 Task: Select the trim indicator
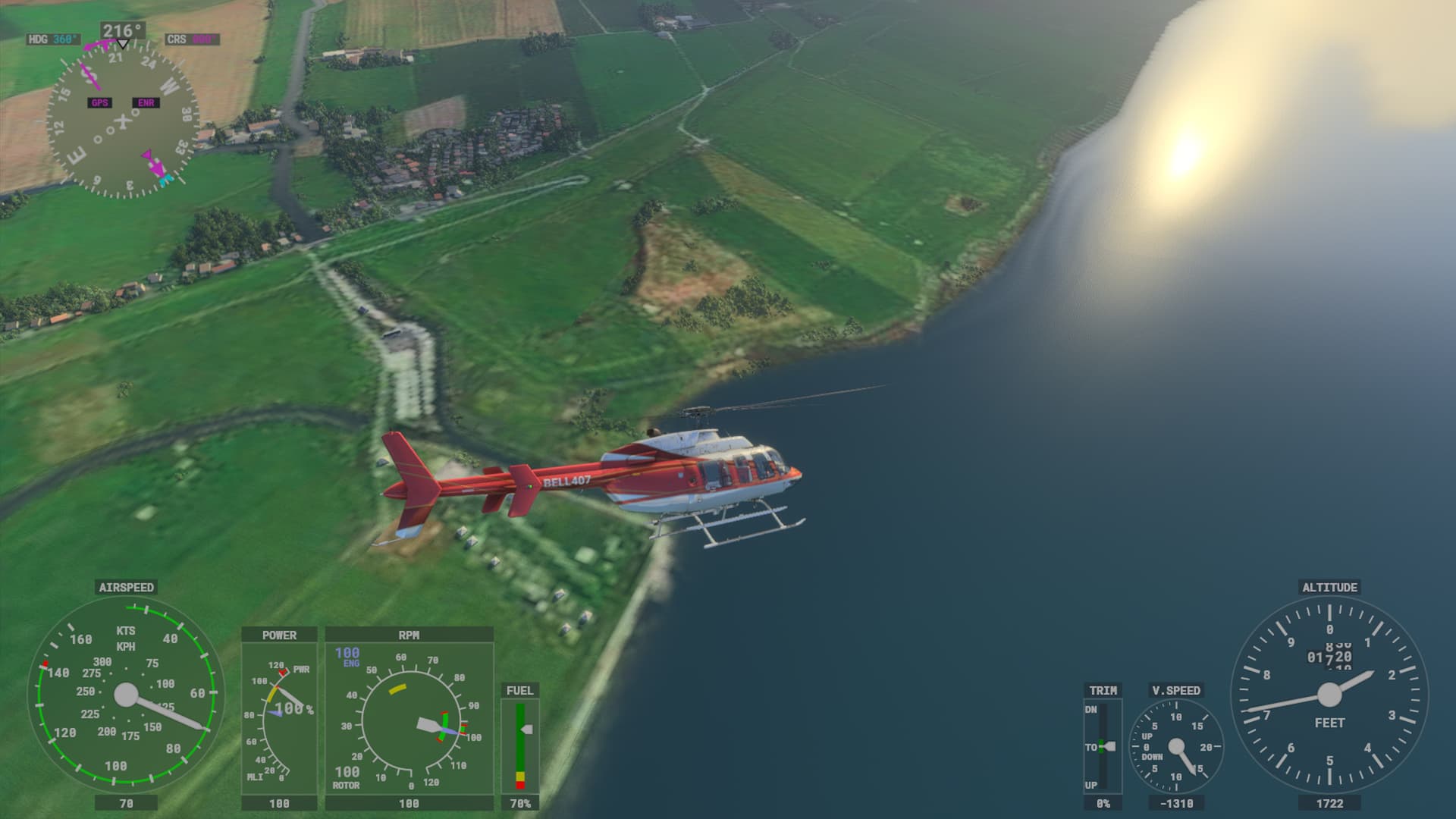pos(1103,746)
